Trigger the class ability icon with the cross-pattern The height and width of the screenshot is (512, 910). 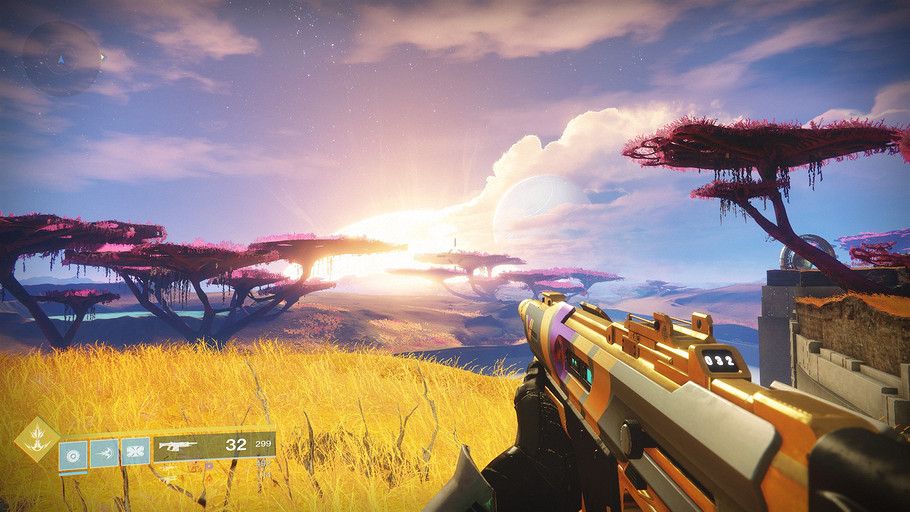click(x=135, y=453)
